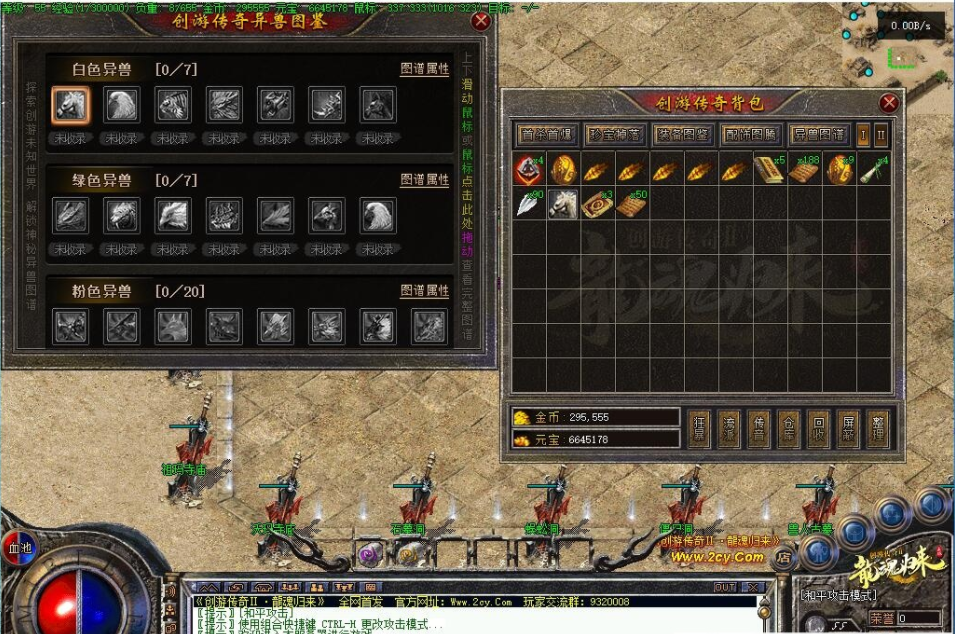
Task: Open the 配饰图腾 panel
Action: (750, 134)
